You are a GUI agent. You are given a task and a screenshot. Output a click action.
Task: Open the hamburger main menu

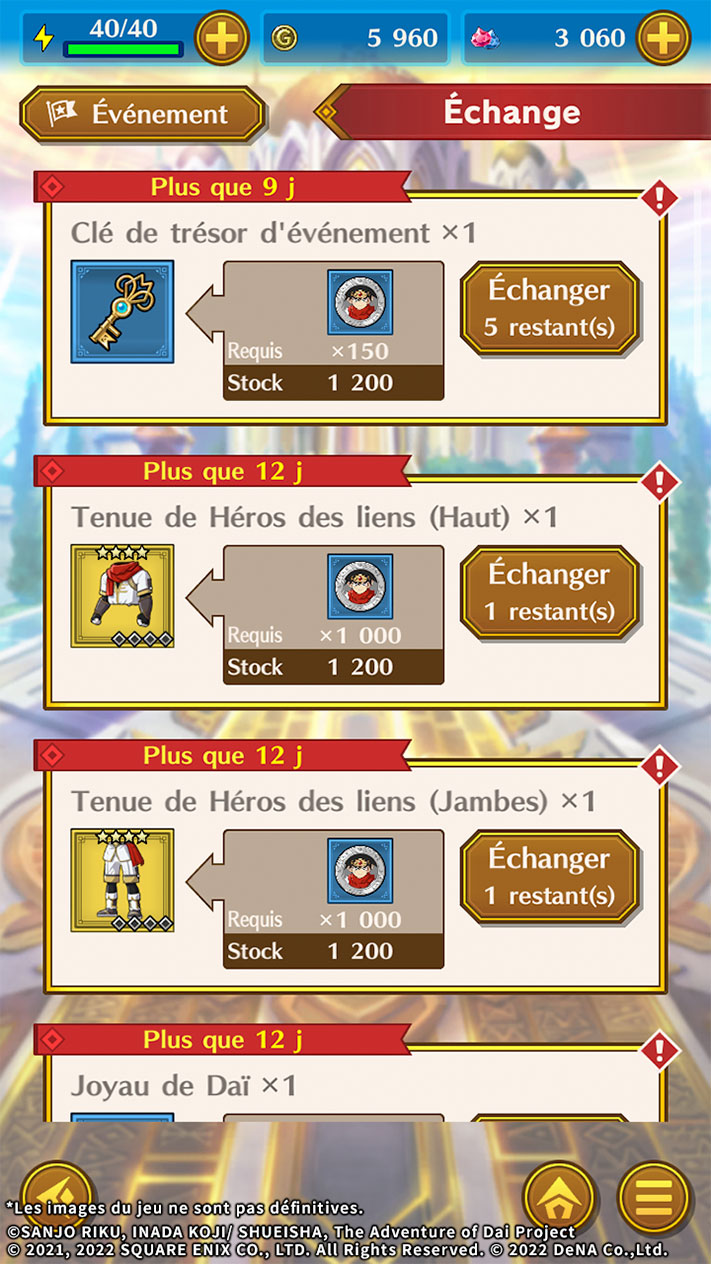(x=655, y=1196)
